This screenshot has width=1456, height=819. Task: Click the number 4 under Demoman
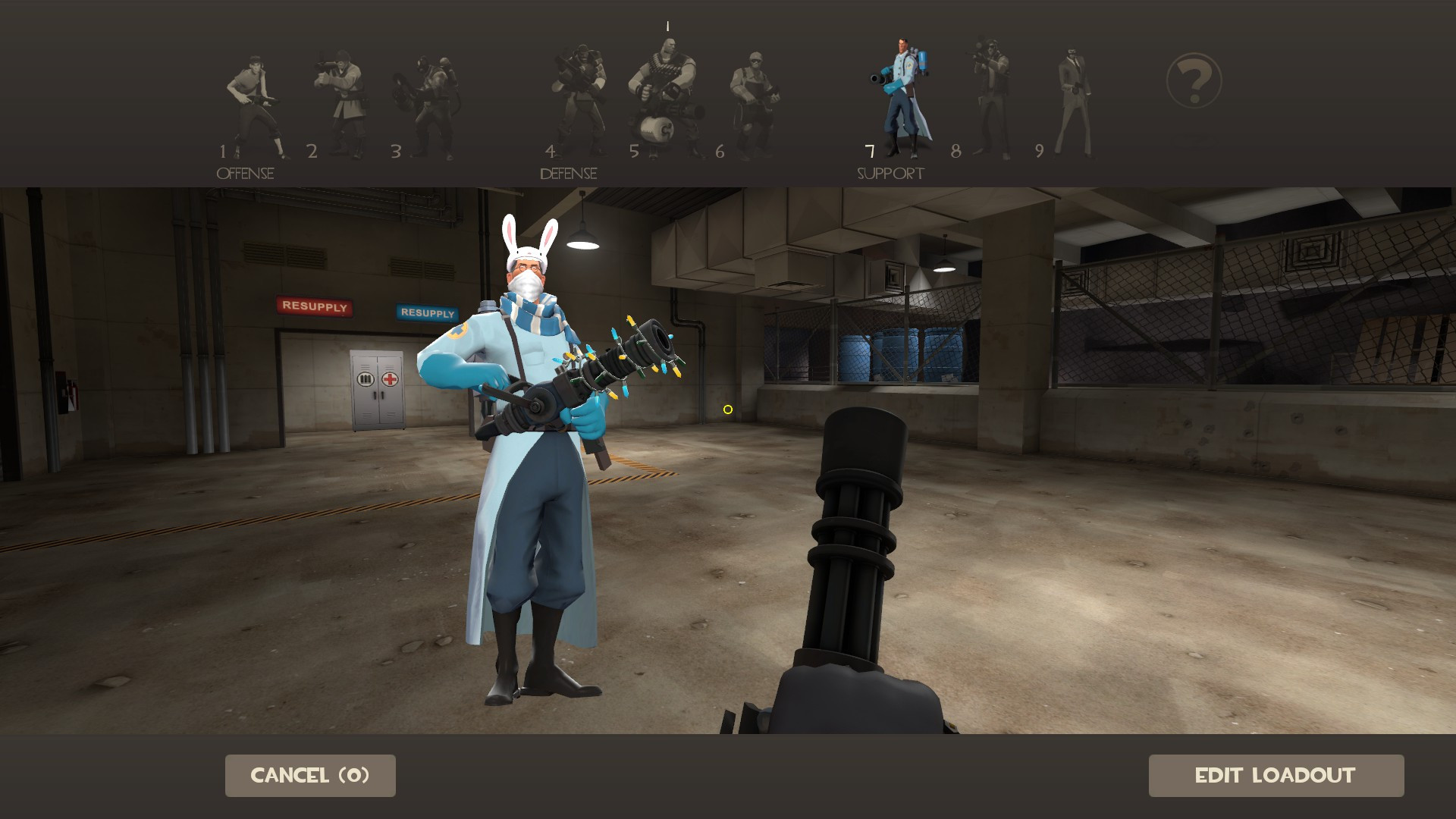pyautogui.click(x=551, y=152)
